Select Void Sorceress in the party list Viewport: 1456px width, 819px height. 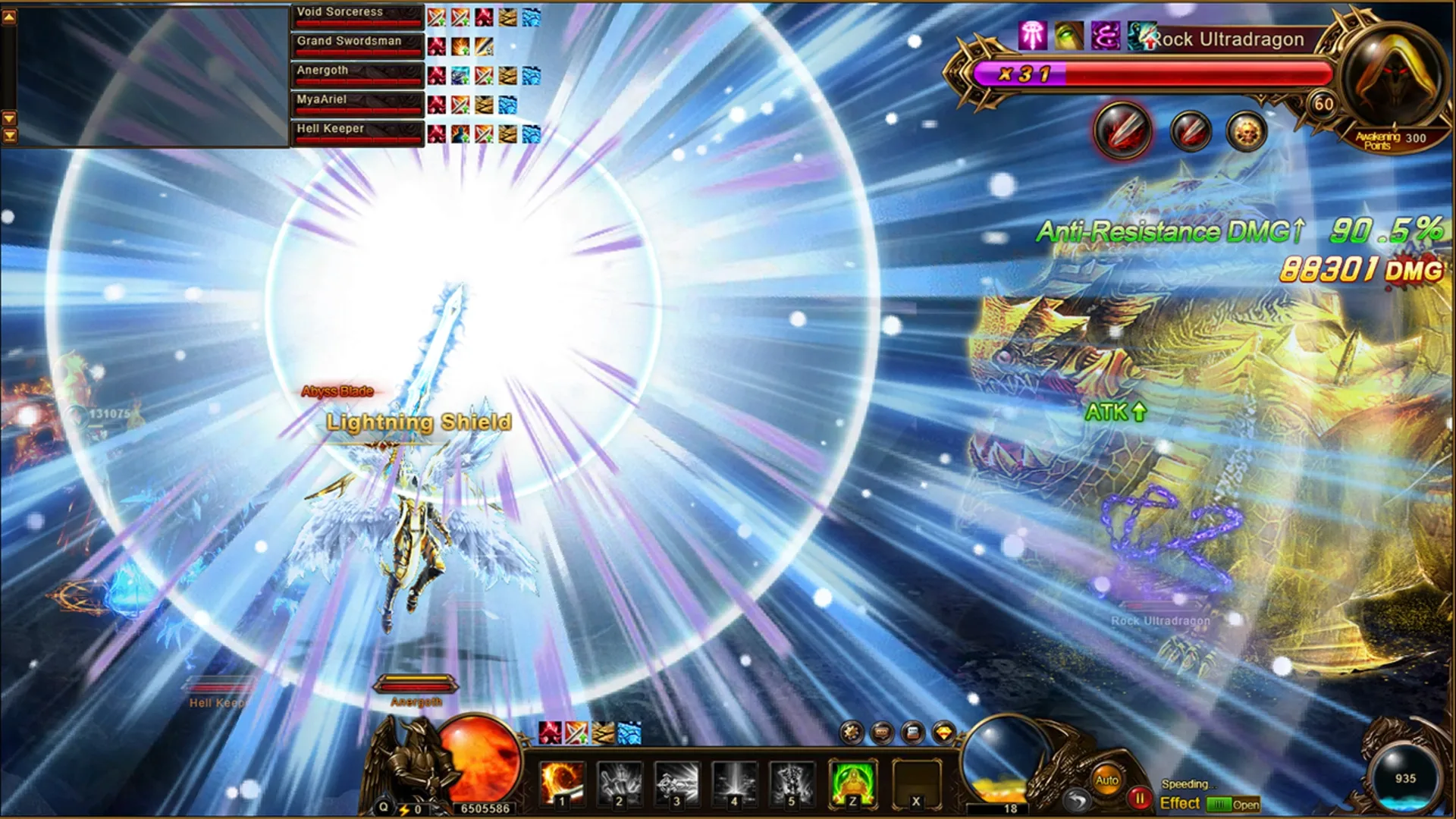(x=356, y=14)
